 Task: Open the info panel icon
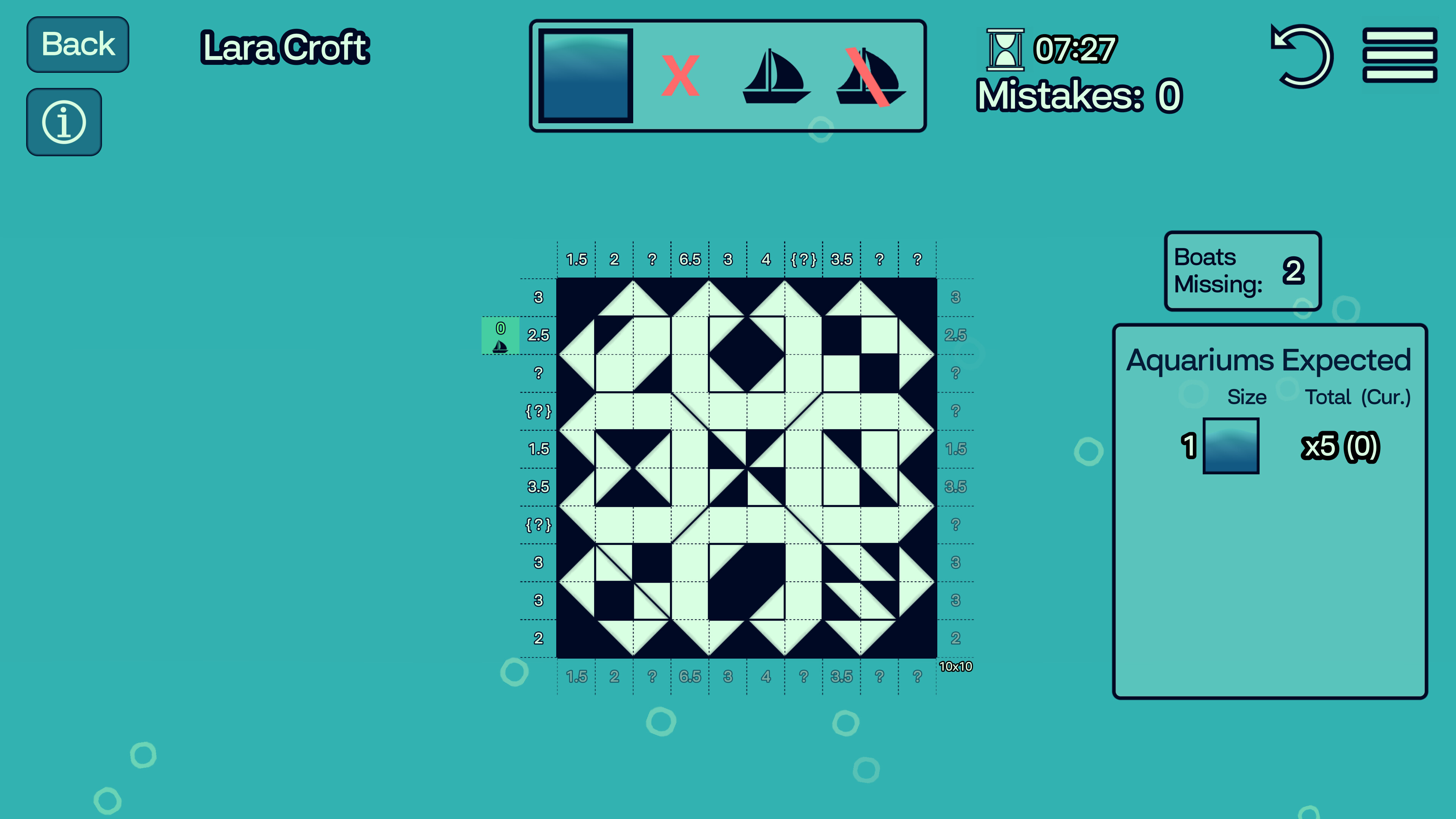coord(64,121)
